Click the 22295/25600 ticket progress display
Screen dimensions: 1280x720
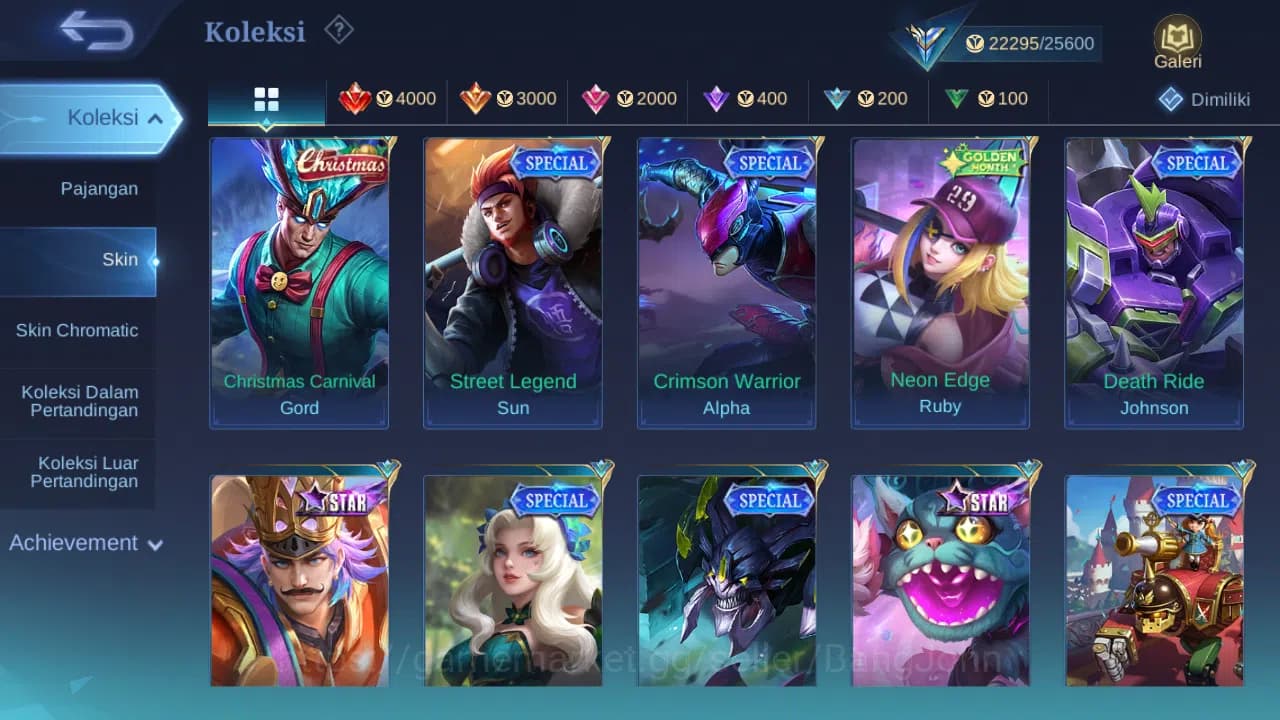(1030, 43)
